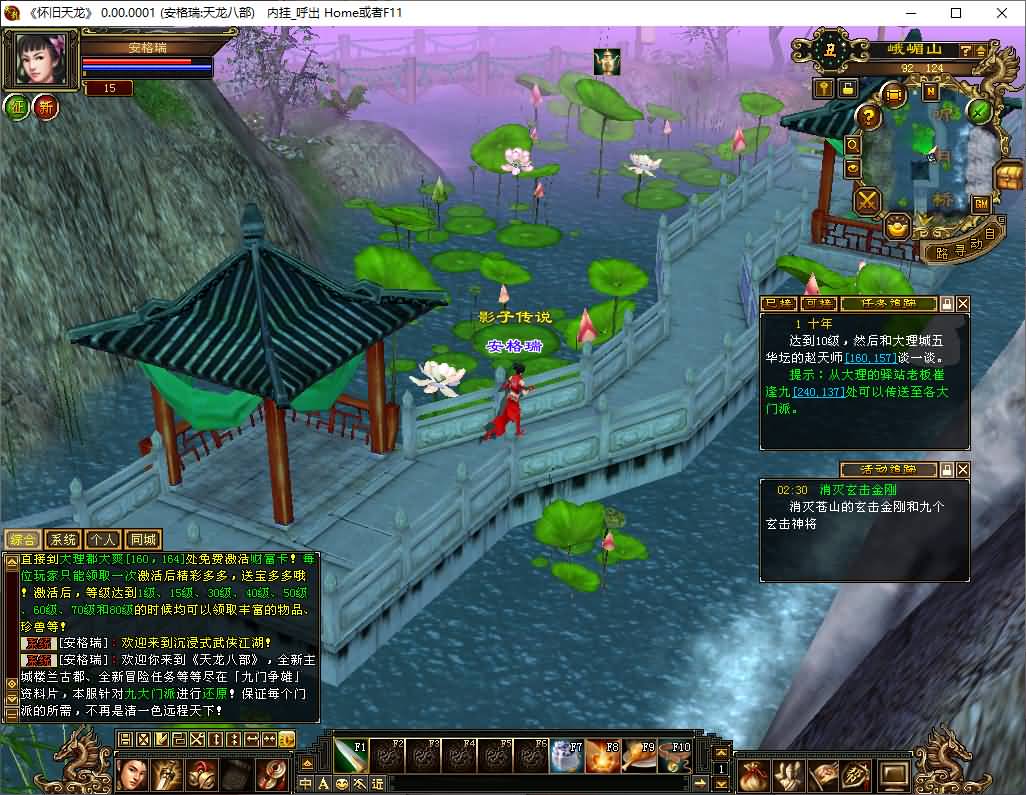Click the GM button beside the minimap

980,204
